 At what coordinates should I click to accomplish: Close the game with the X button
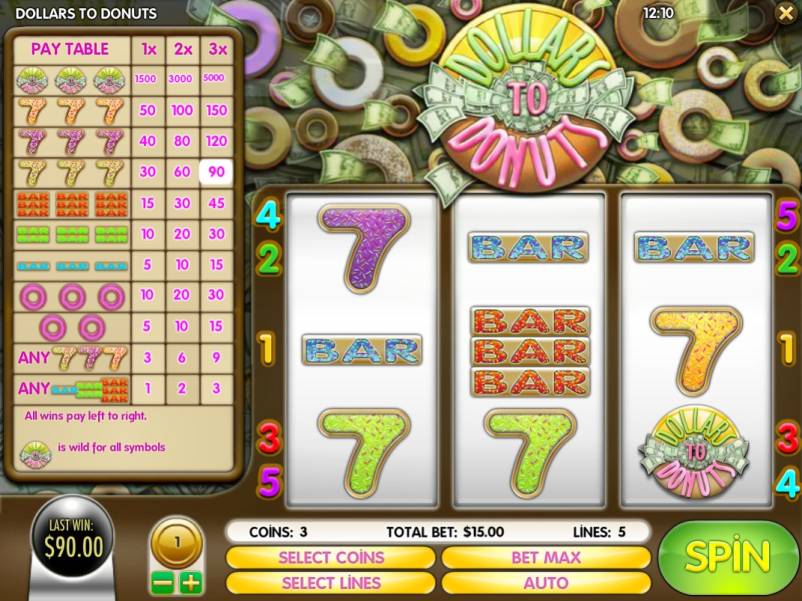click(784, 13)
